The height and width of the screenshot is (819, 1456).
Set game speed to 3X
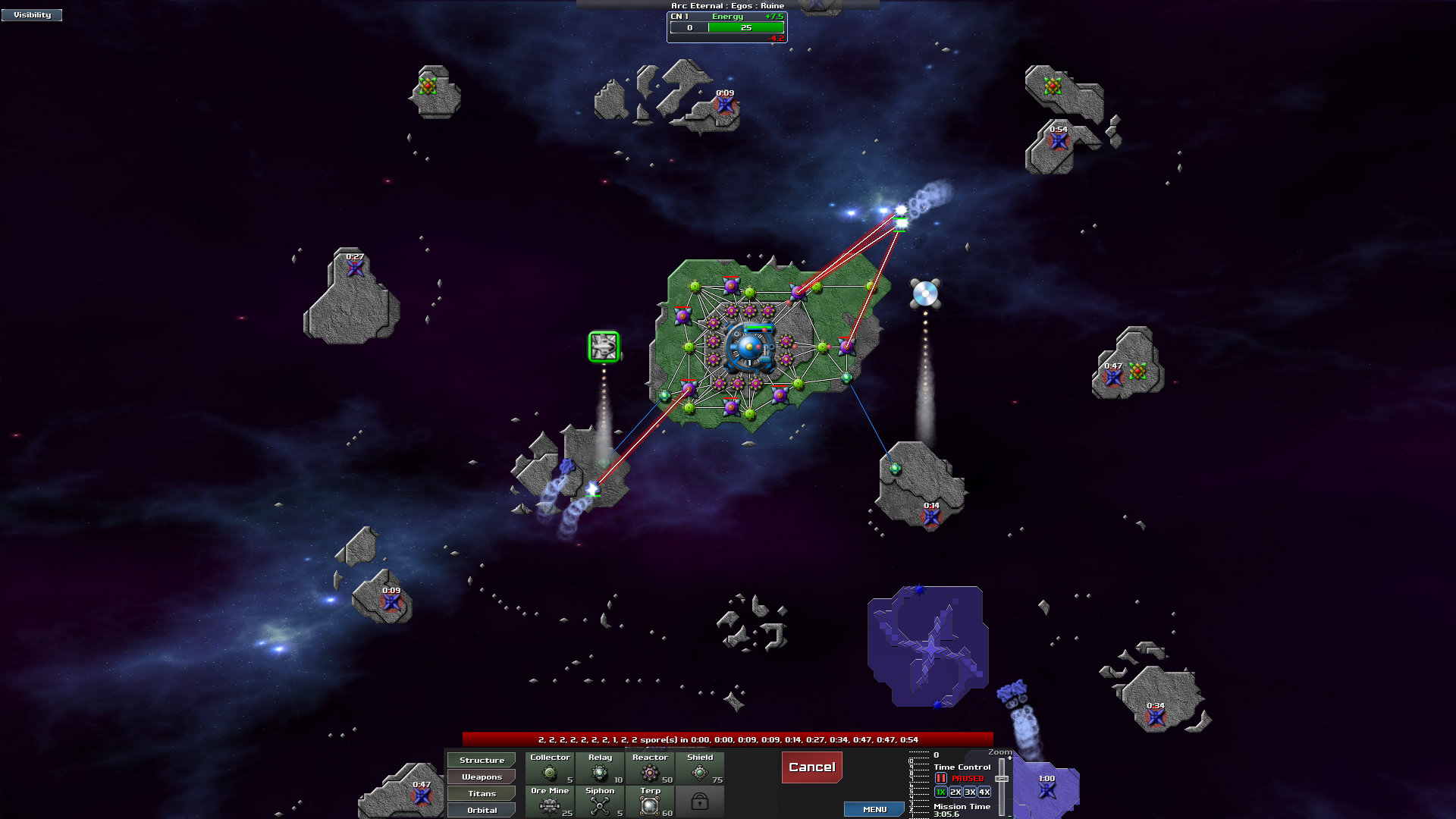click(970, 792)
